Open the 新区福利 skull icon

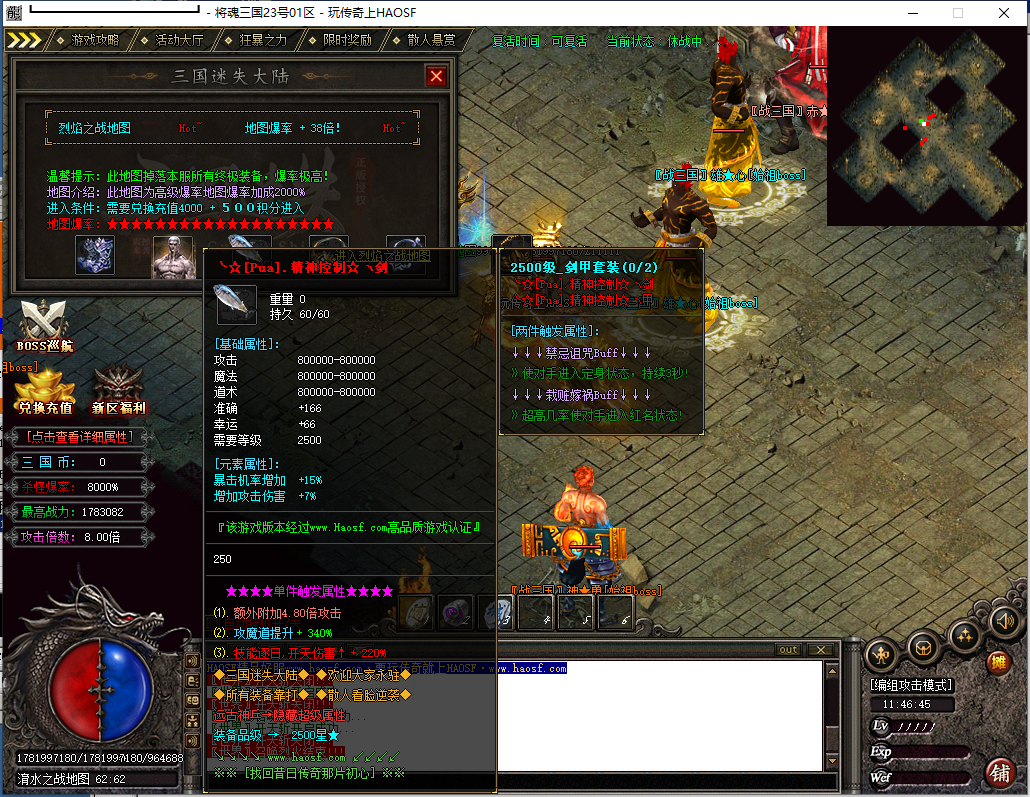[118, 390]
